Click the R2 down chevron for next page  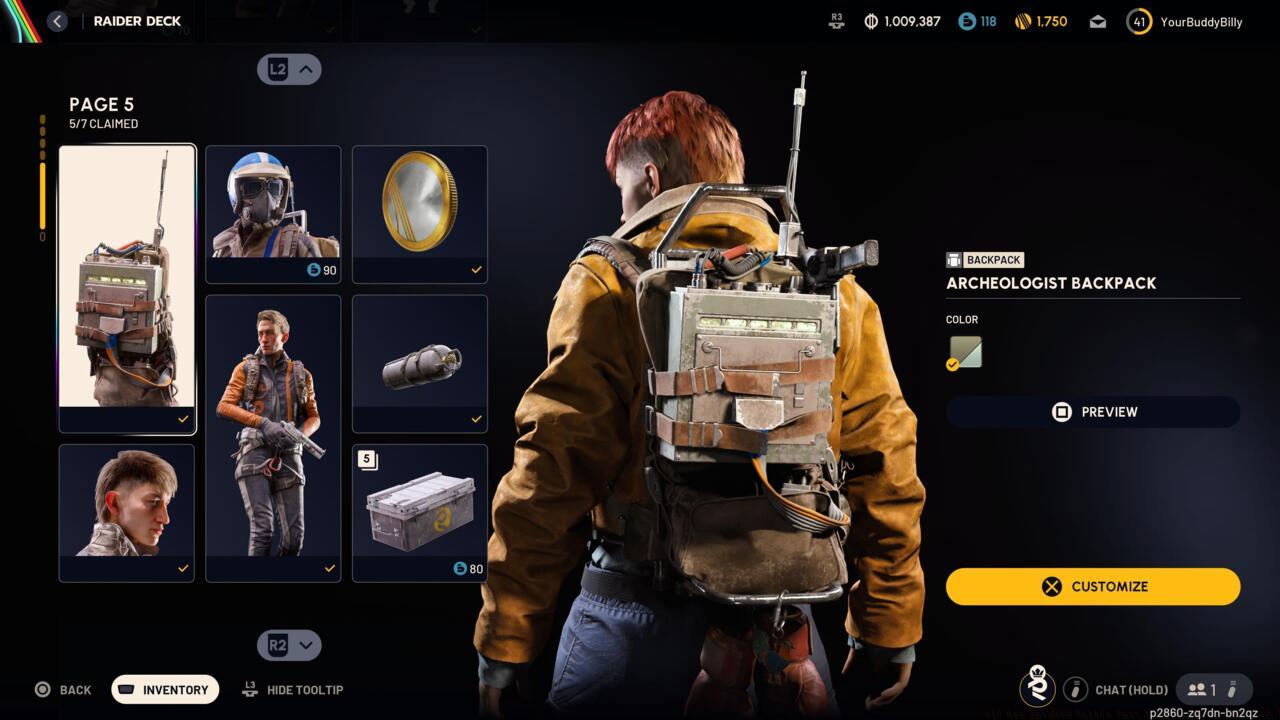[289, 645]
